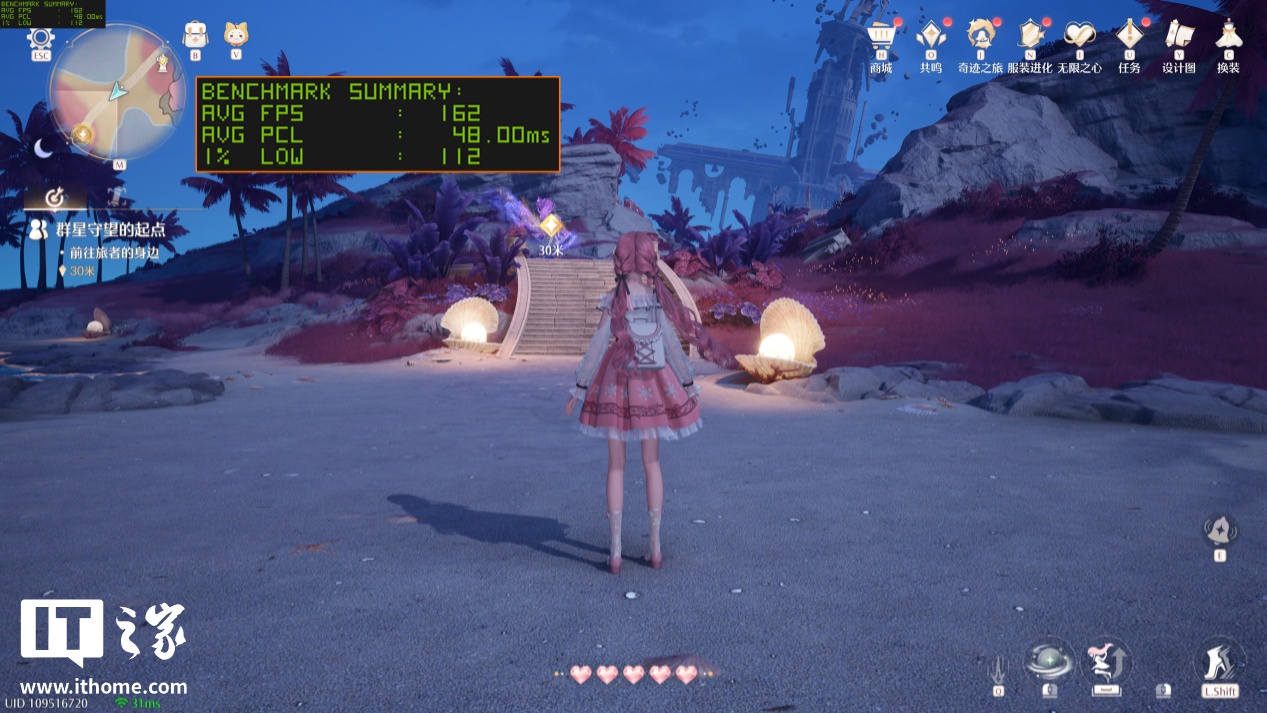Viewport: 1267px width, 713px height.
Task: Open the circular minimap
Action: click(117, 92)
